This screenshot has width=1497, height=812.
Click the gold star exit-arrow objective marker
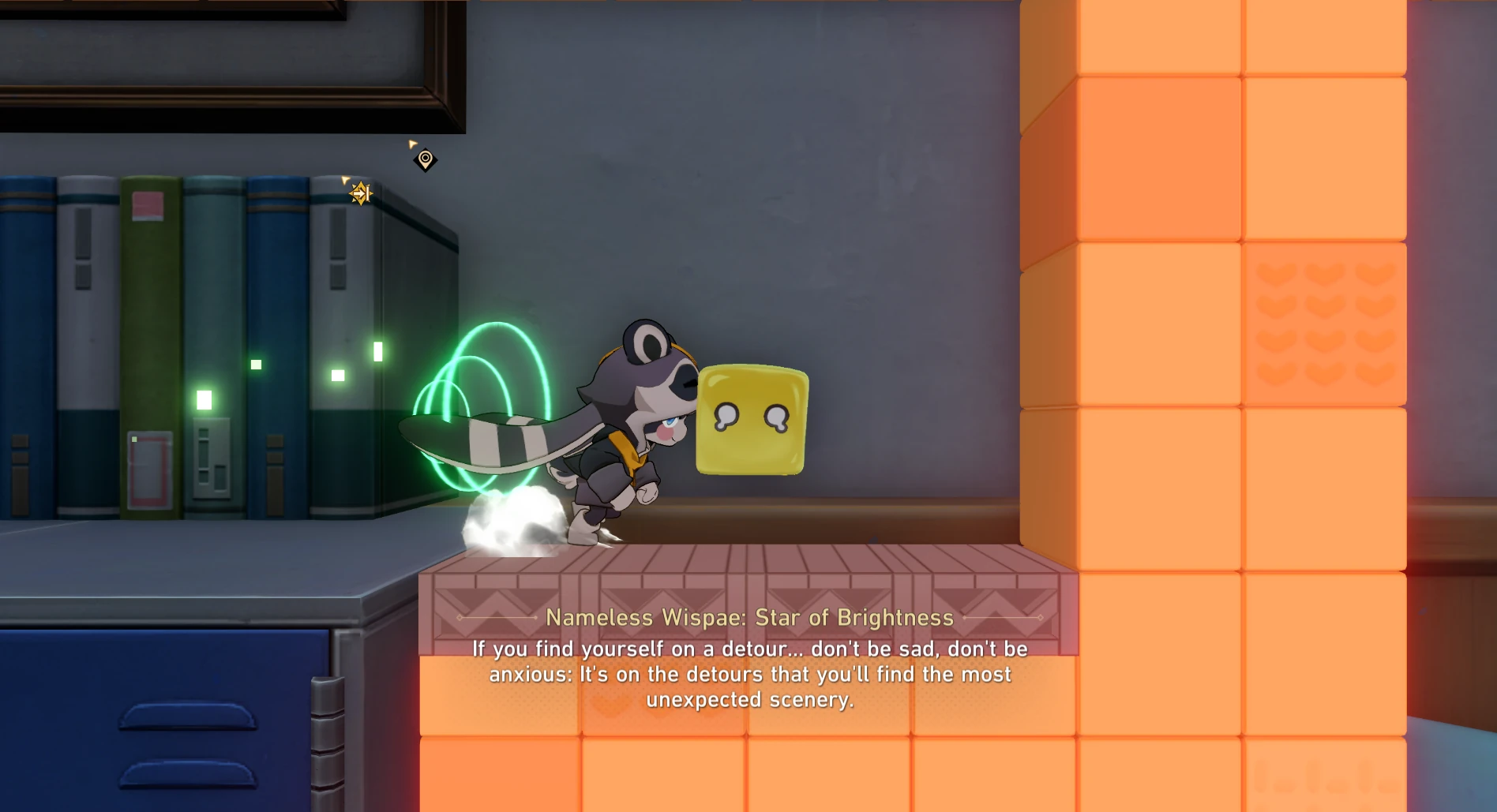click(x=360, y=193)
